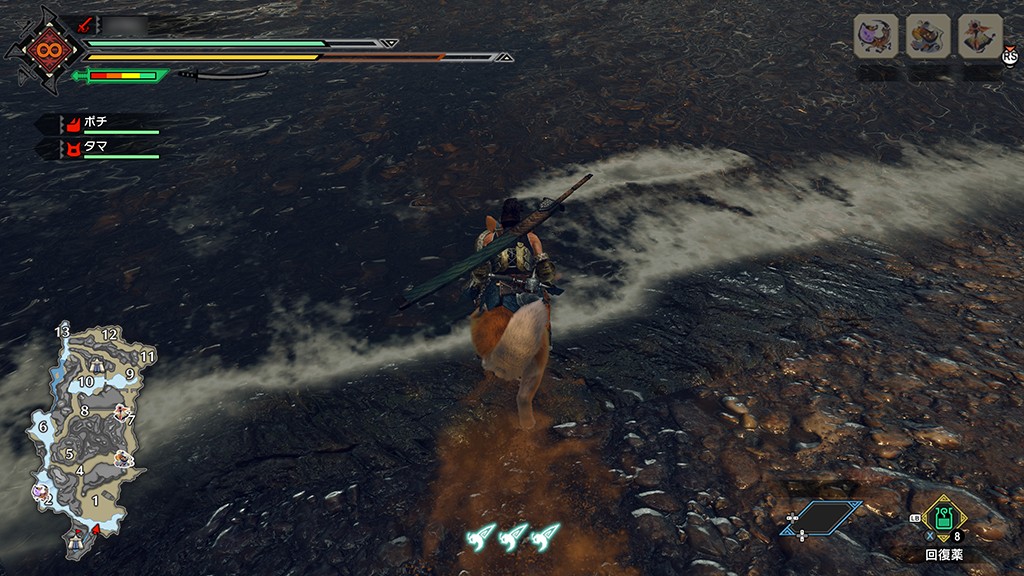
Task: Select the monster marker beside area 7
Action: (x=120, y=411)
